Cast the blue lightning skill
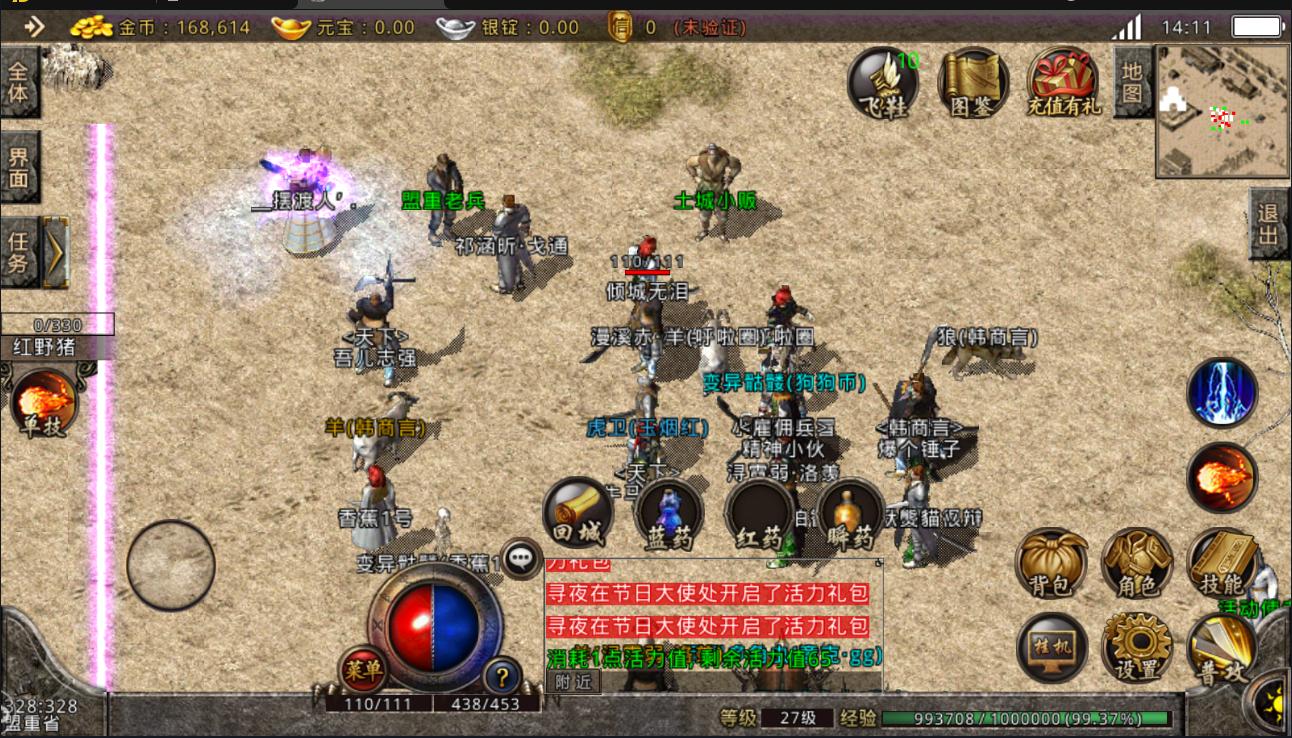 [x=1222, y=392]
